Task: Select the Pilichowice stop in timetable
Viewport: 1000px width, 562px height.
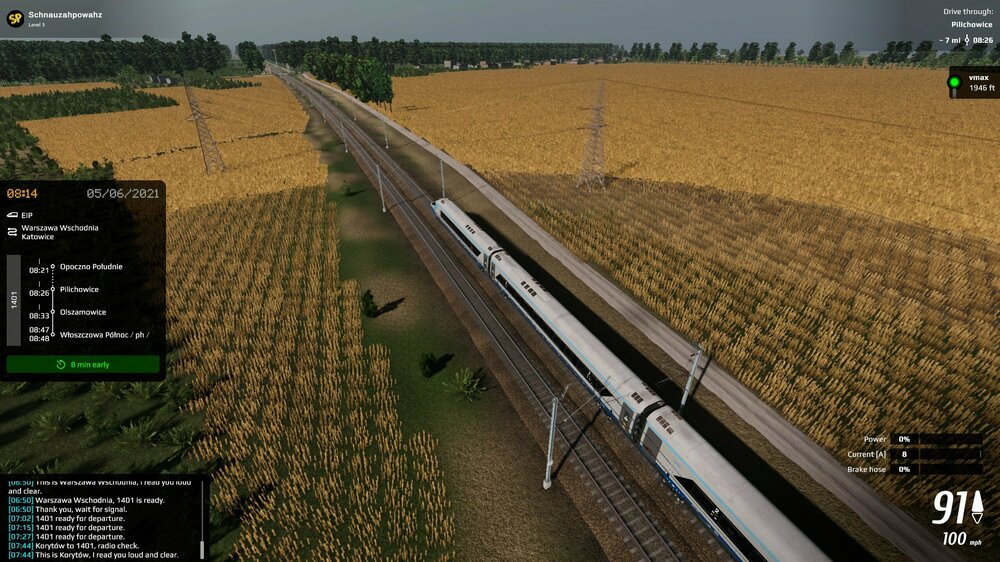Action: pos(79,290)
